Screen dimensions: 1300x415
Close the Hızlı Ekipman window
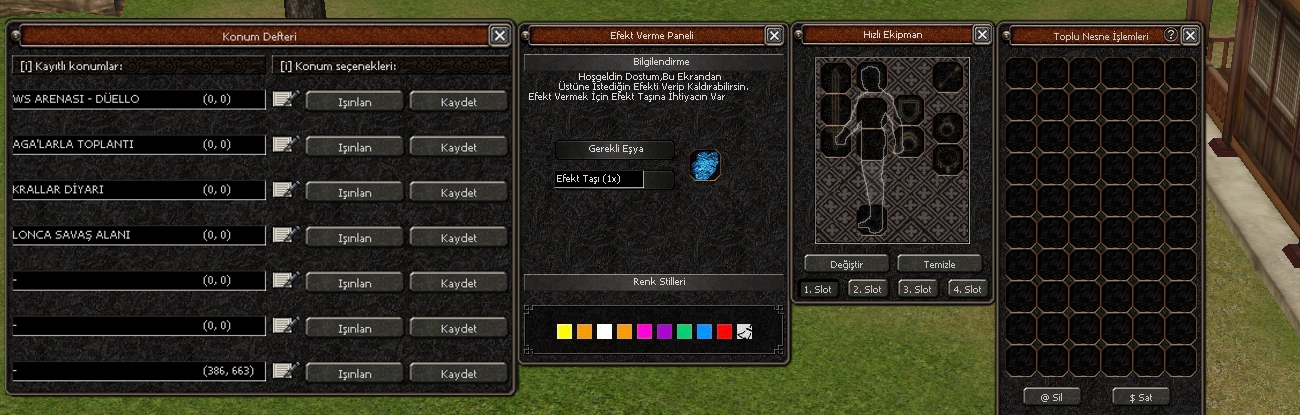point(982,36)
